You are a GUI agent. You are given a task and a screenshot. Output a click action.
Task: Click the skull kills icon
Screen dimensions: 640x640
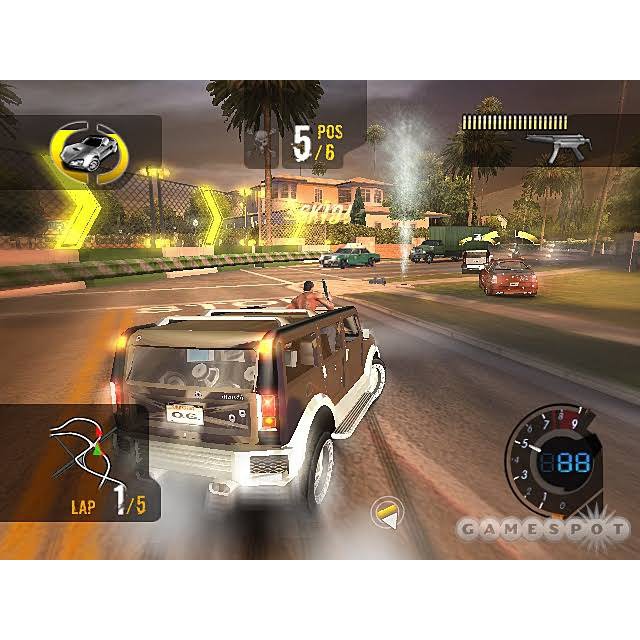click(x=263, y=144)
